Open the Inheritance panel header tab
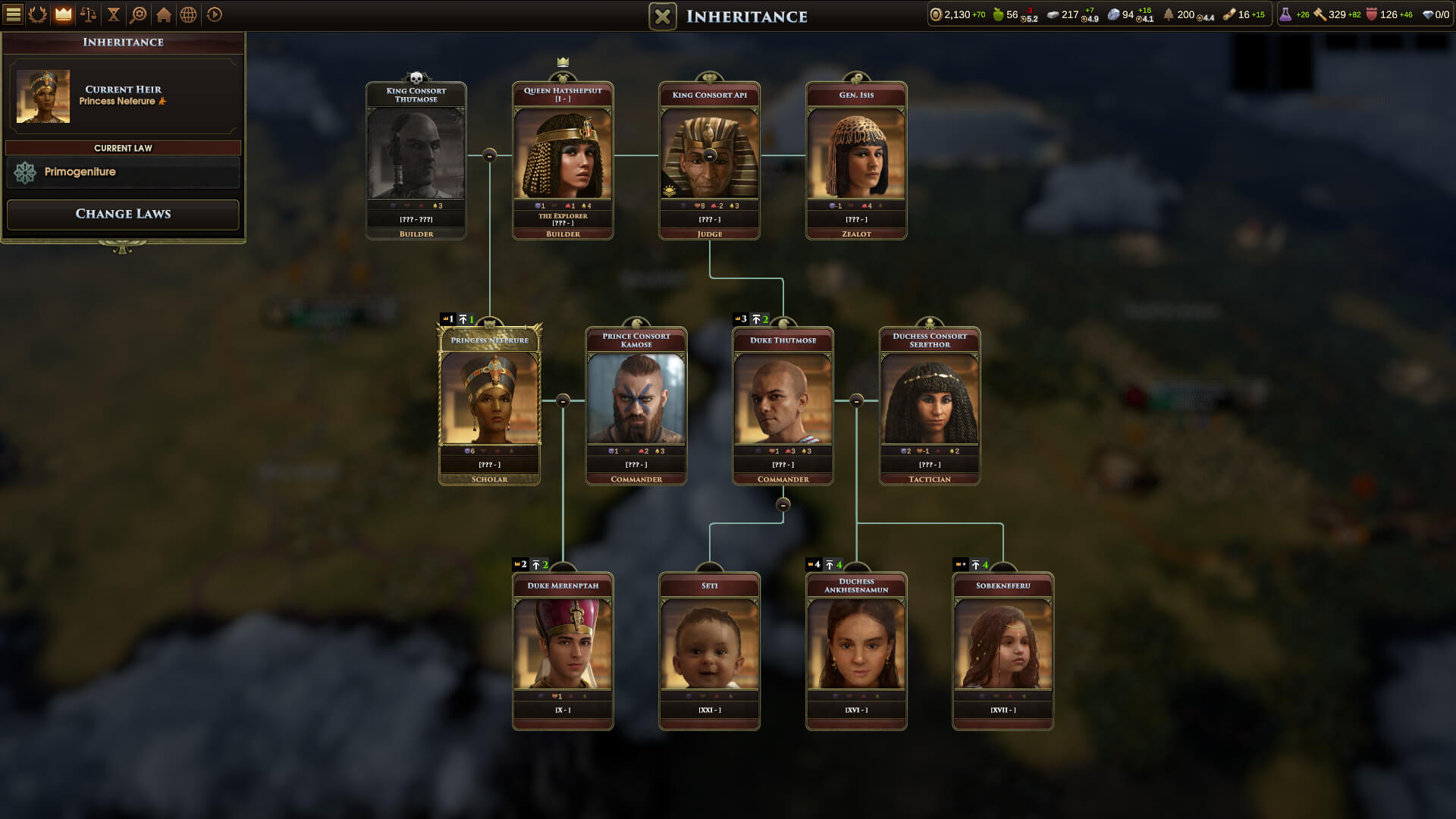Screen dimensions: 1456x819 pos(122,43)
